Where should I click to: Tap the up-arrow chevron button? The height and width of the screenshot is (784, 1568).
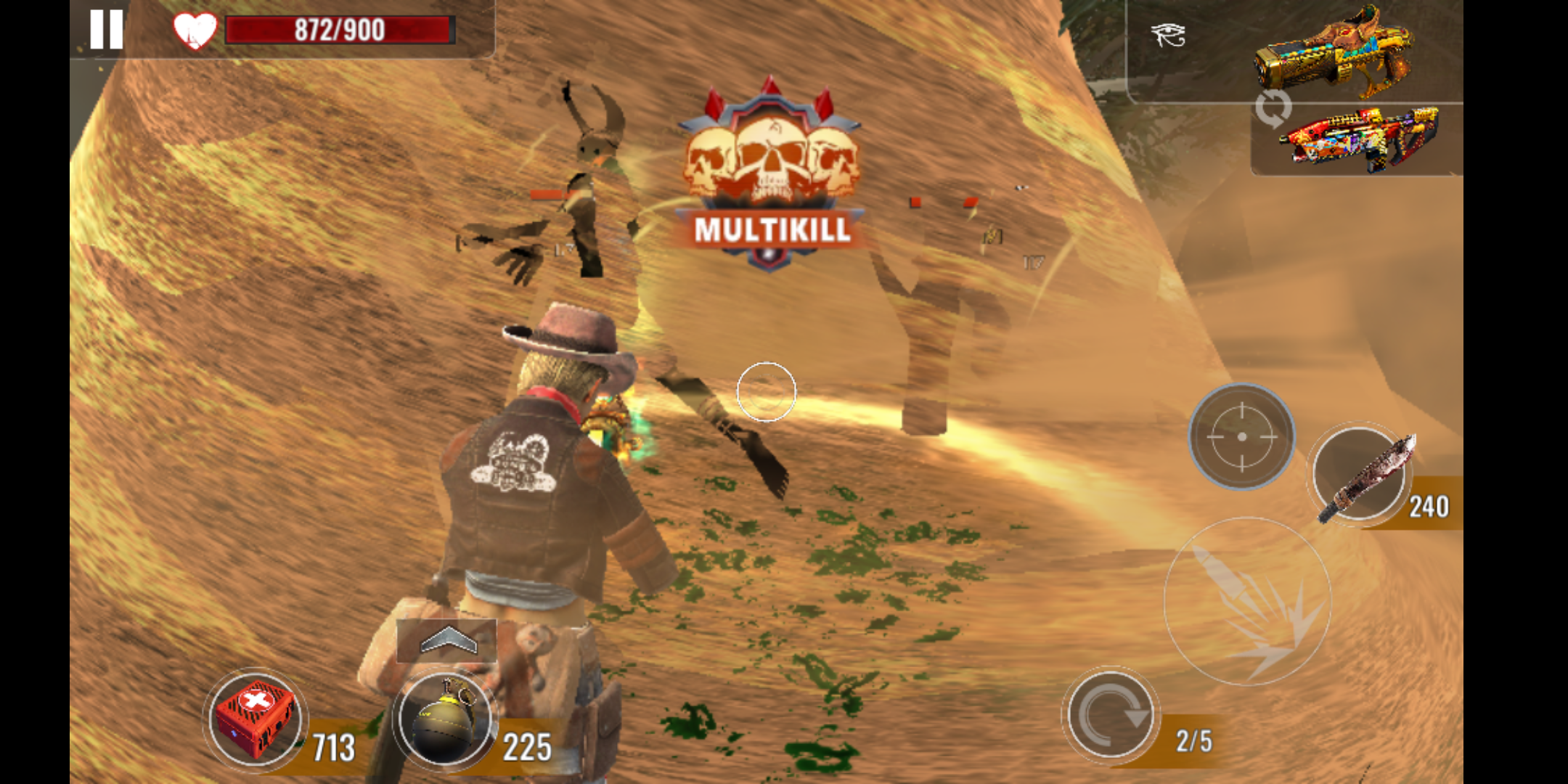[447, 640]
